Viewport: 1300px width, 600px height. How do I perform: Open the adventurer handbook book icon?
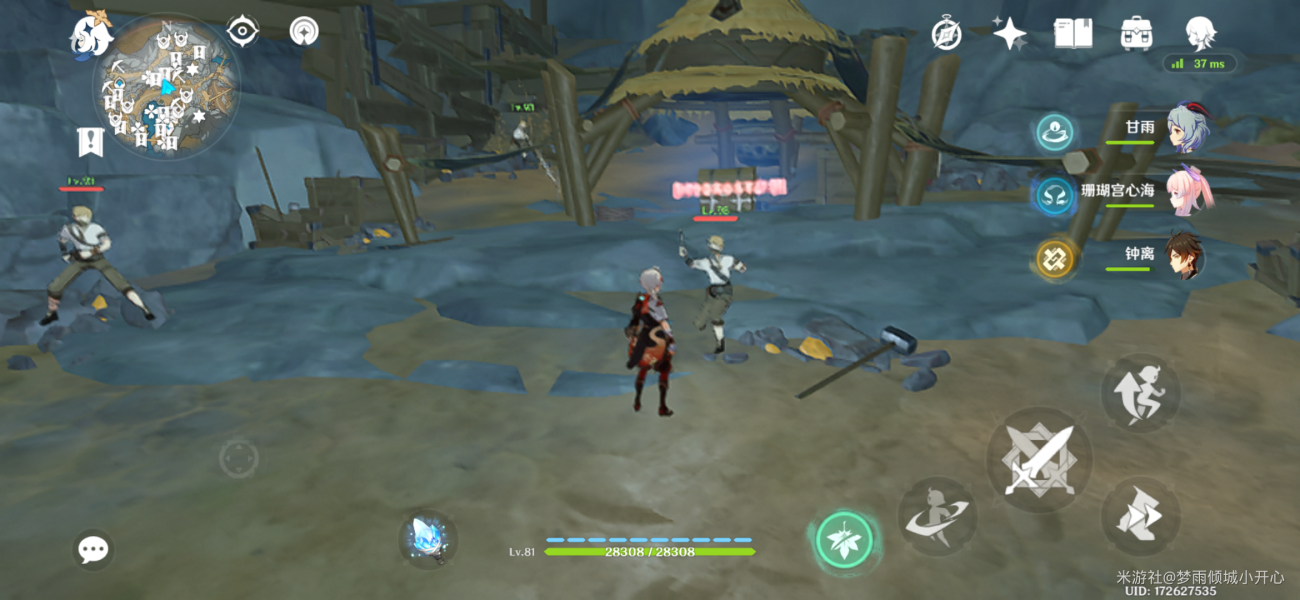tap(1072, 34)
